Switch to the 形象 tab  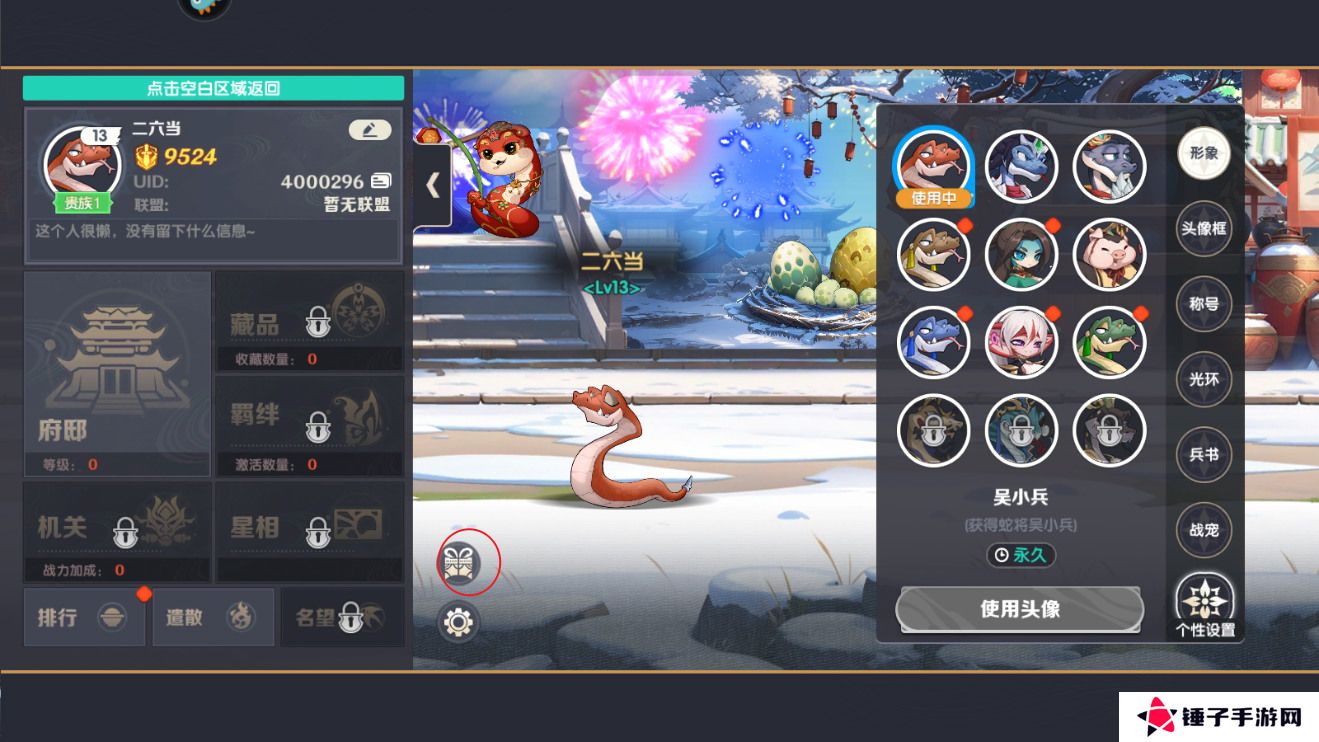coord(1203,154)
